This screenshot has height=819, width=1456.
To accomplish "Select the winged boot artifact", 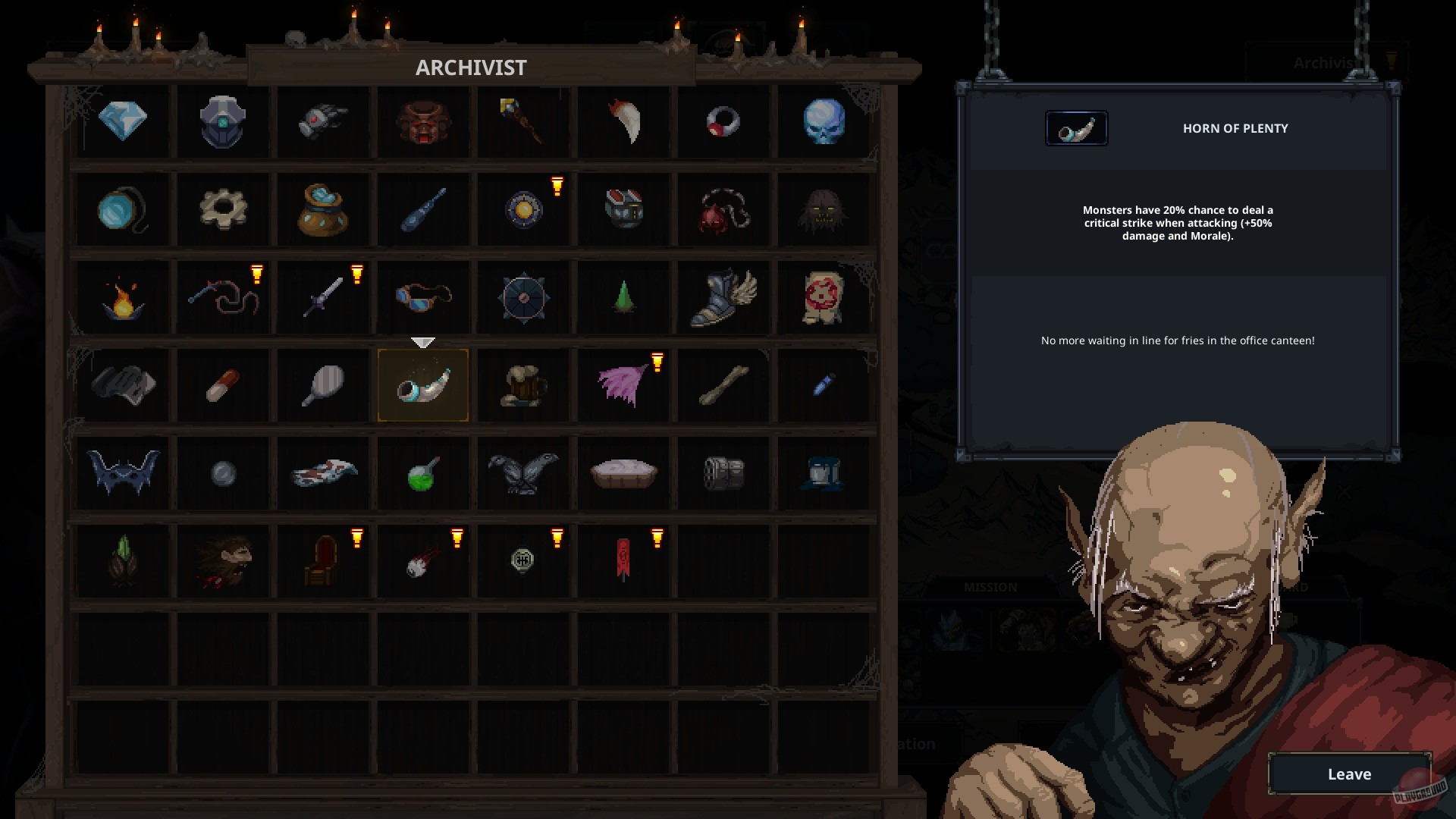I will (x=723, y=297).
